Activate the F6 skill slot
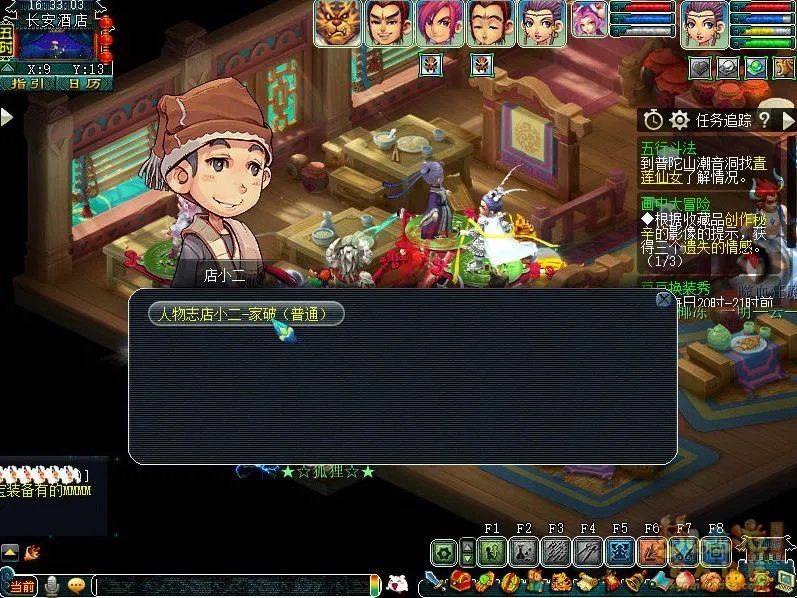This screenshot has height=598, width=797. 652,551
